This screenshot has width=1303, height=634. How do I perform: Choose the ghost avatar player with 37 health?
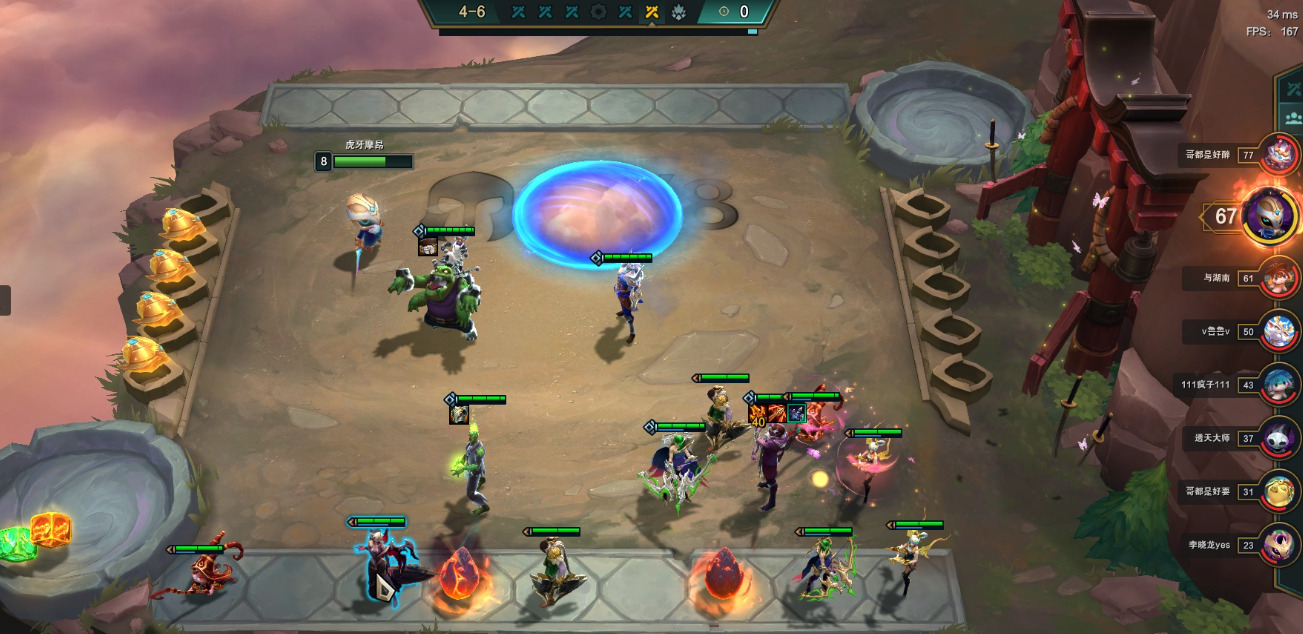tap(1279, 438)
